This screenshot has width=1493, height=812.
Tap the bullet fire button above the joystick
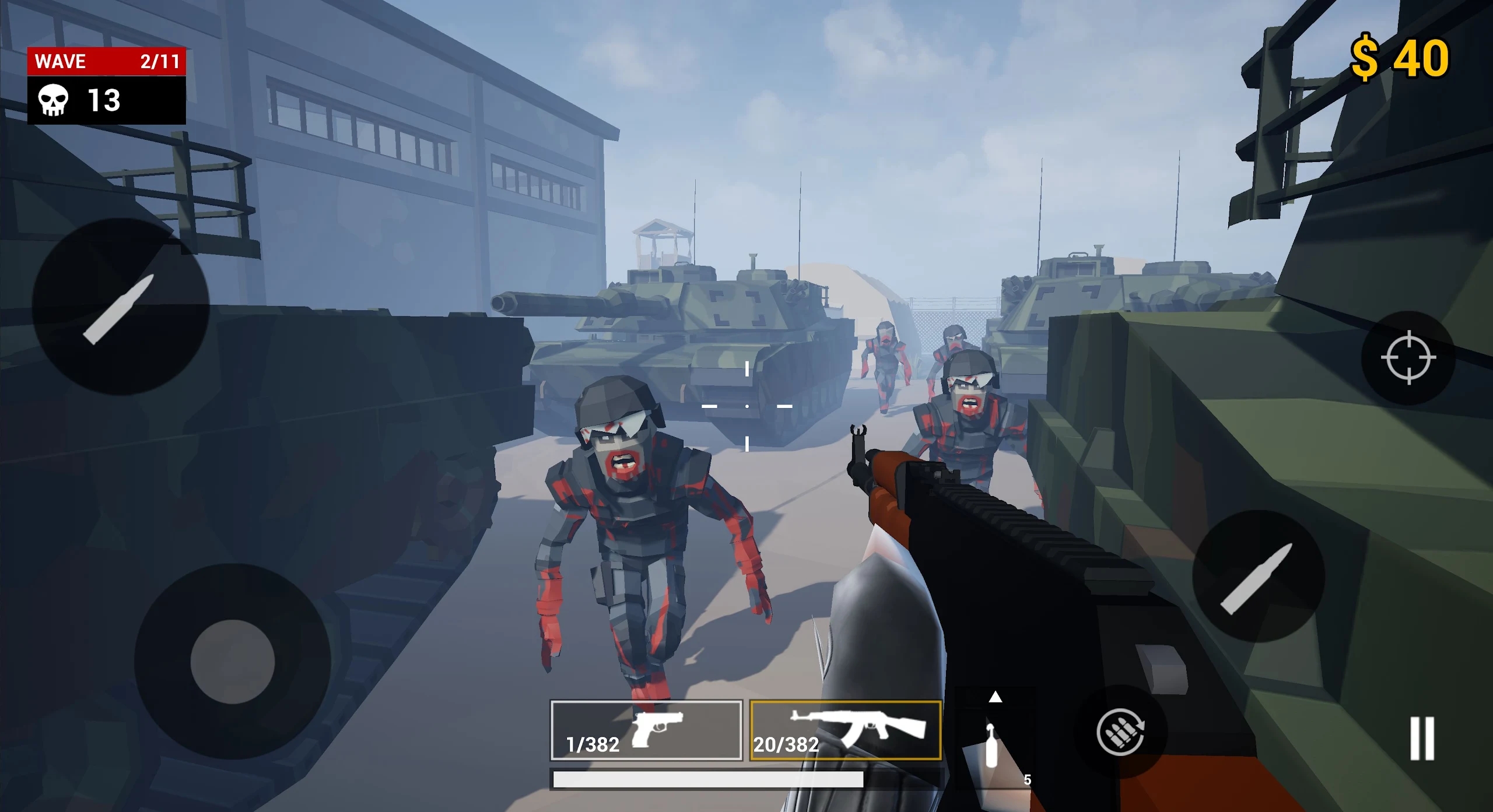click(x=120, y=307)
